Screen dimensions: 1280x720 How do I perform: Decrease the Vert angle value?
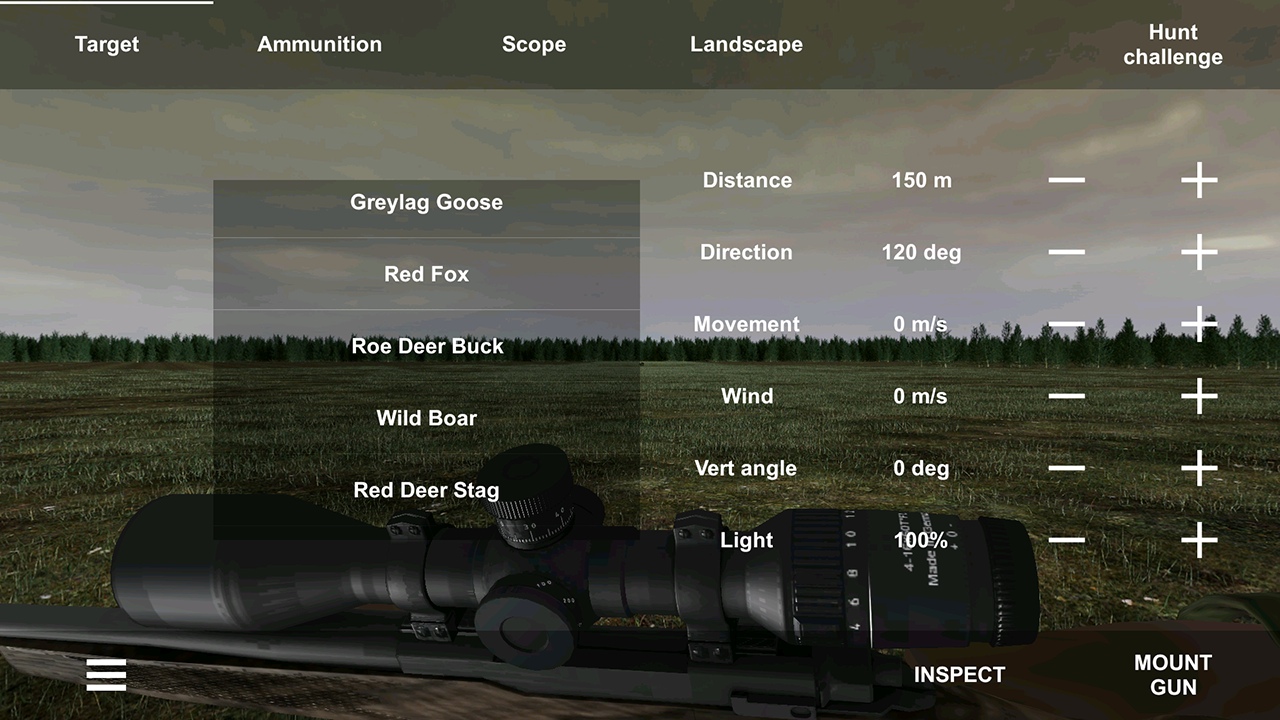[1066, 469]
